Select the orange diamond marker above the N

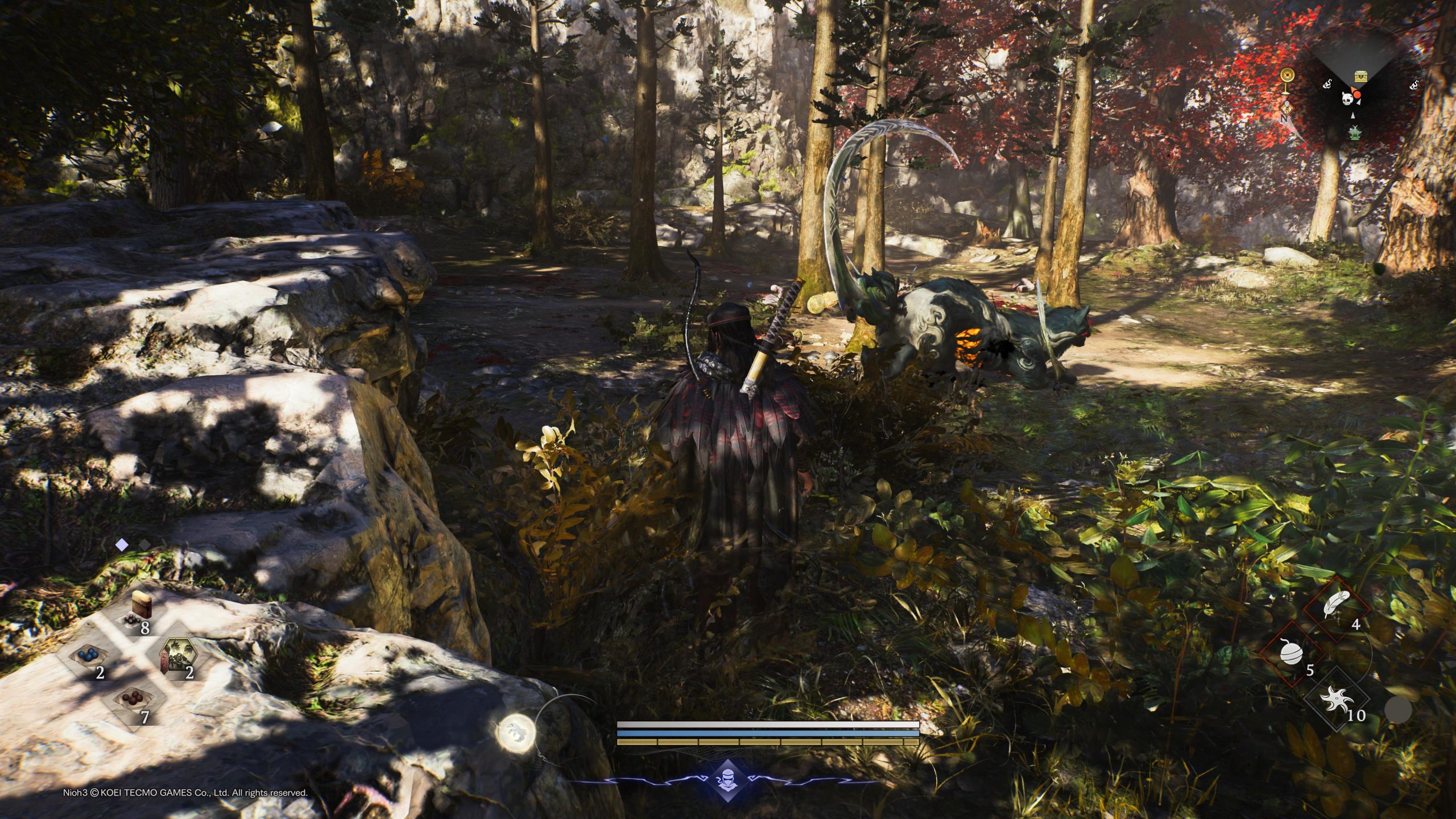[1283, 106]
